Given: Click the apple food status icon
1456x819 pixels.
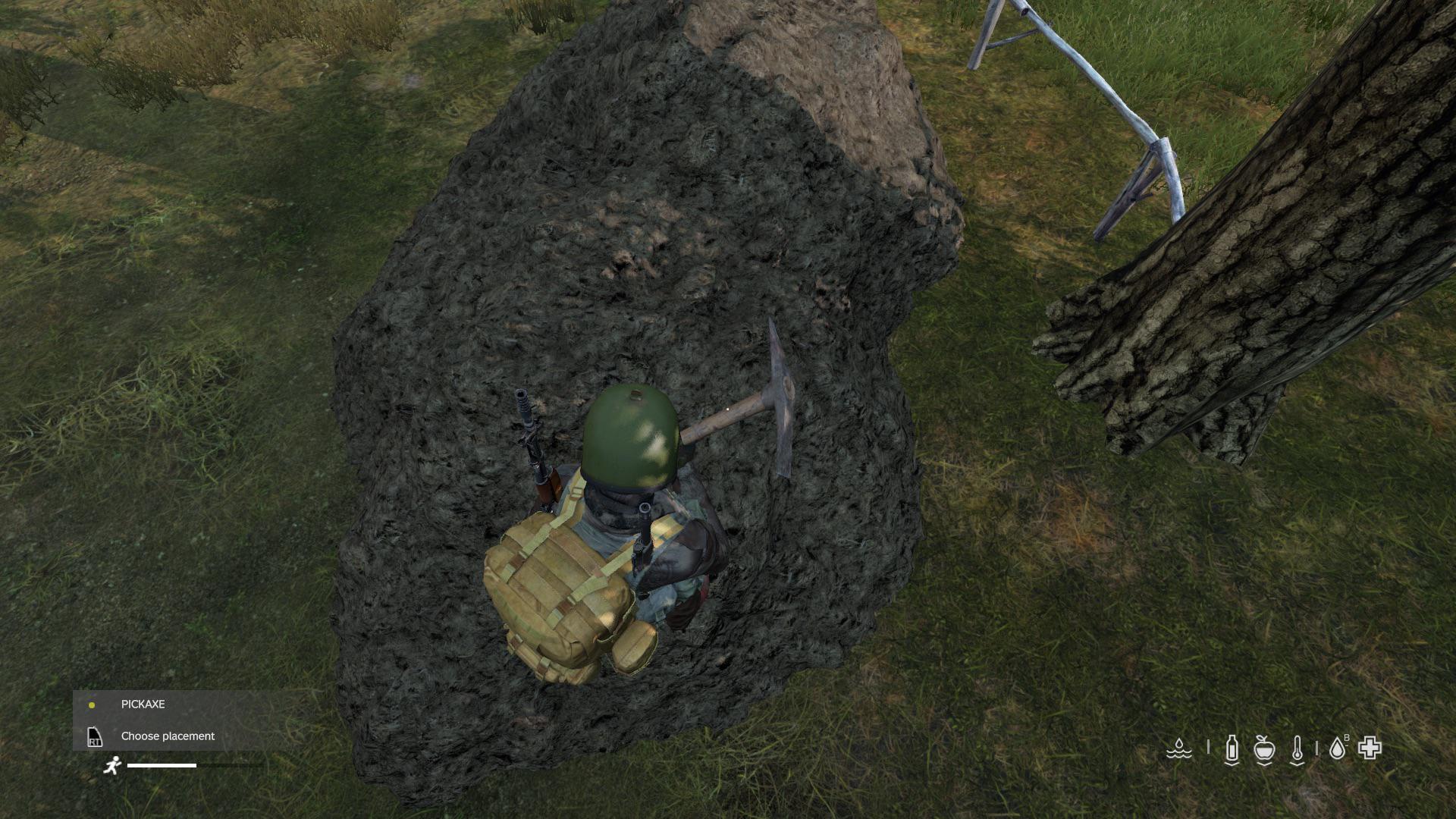Looking at the screenshot, I should (1264, 748).
